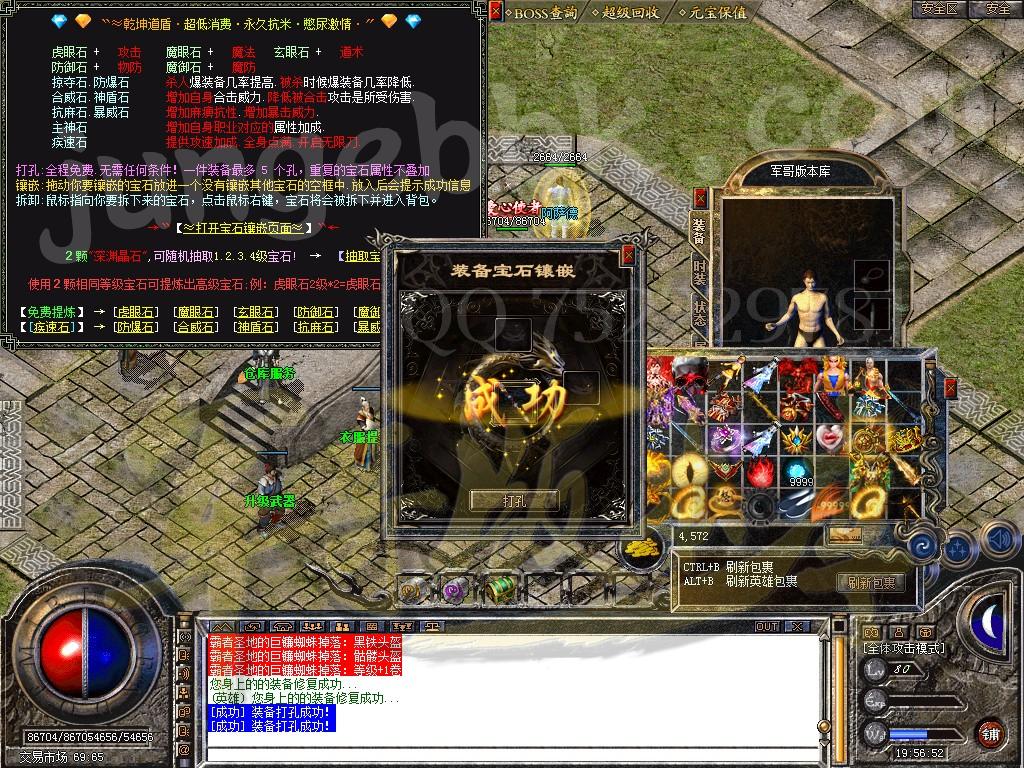The image size is (1024, 768).
Task: Select the pink heart item in the bag
Action: point(829,438)
